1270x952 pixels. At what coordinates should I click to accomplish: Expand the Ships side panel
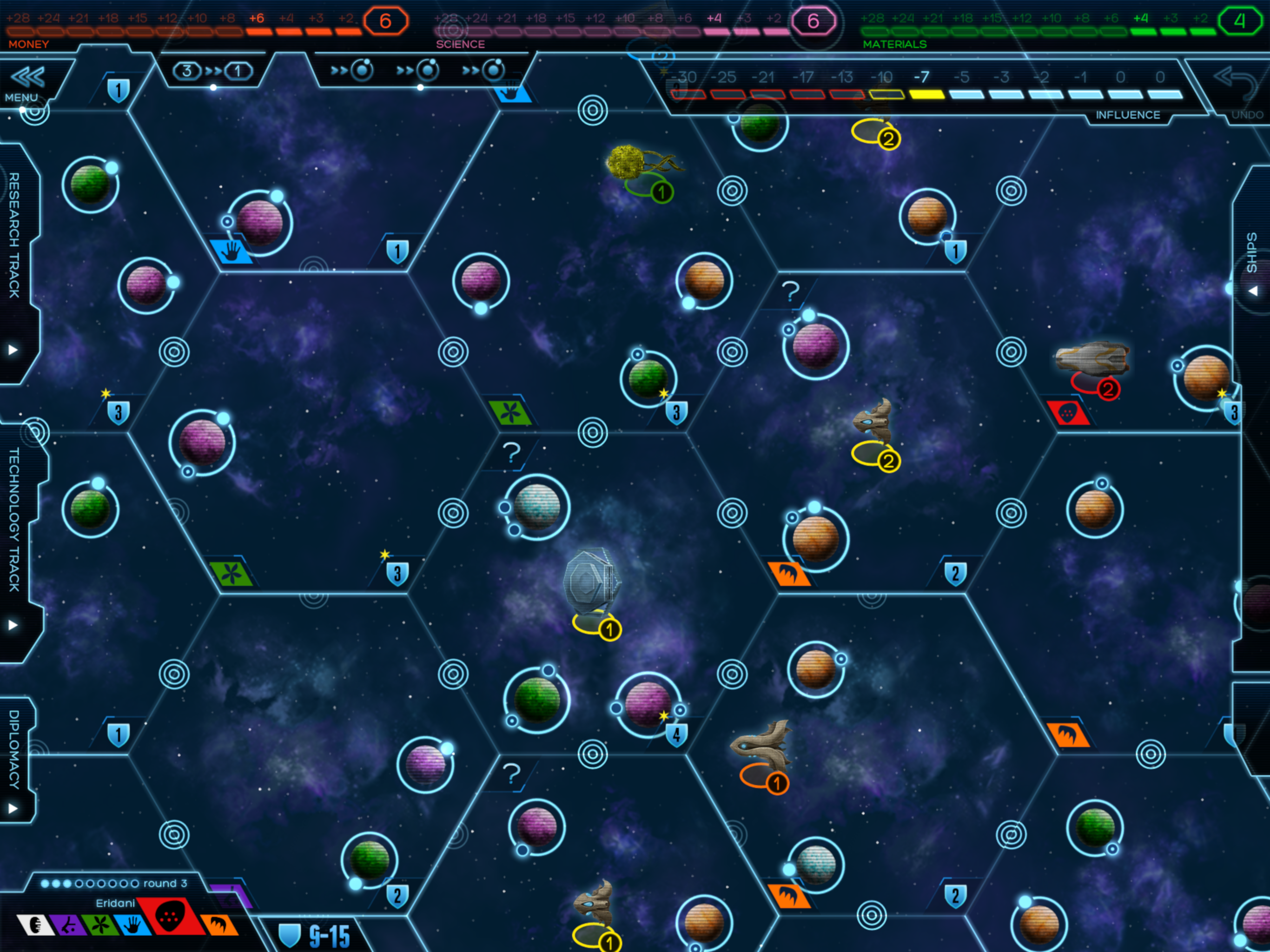1253,291
